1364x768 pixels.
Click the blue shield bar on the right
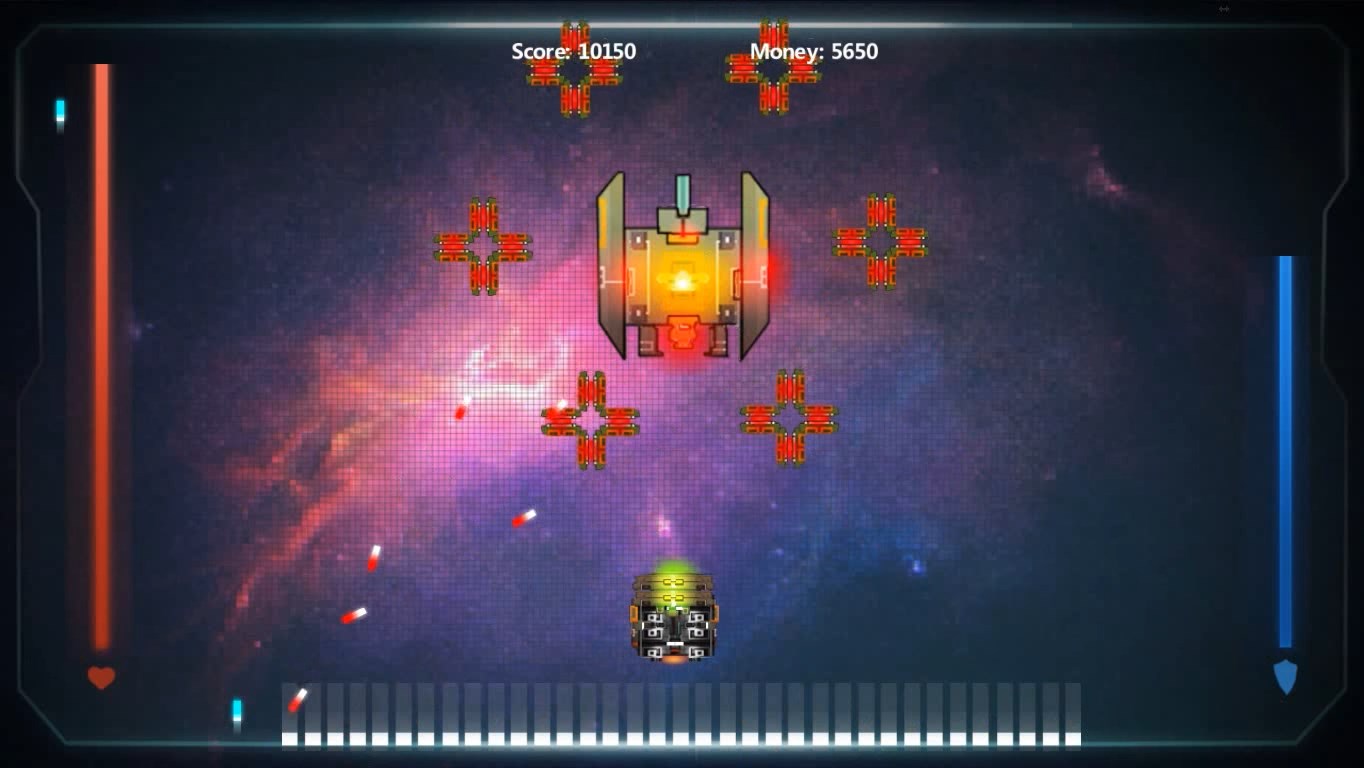[x=1285, y=450]
